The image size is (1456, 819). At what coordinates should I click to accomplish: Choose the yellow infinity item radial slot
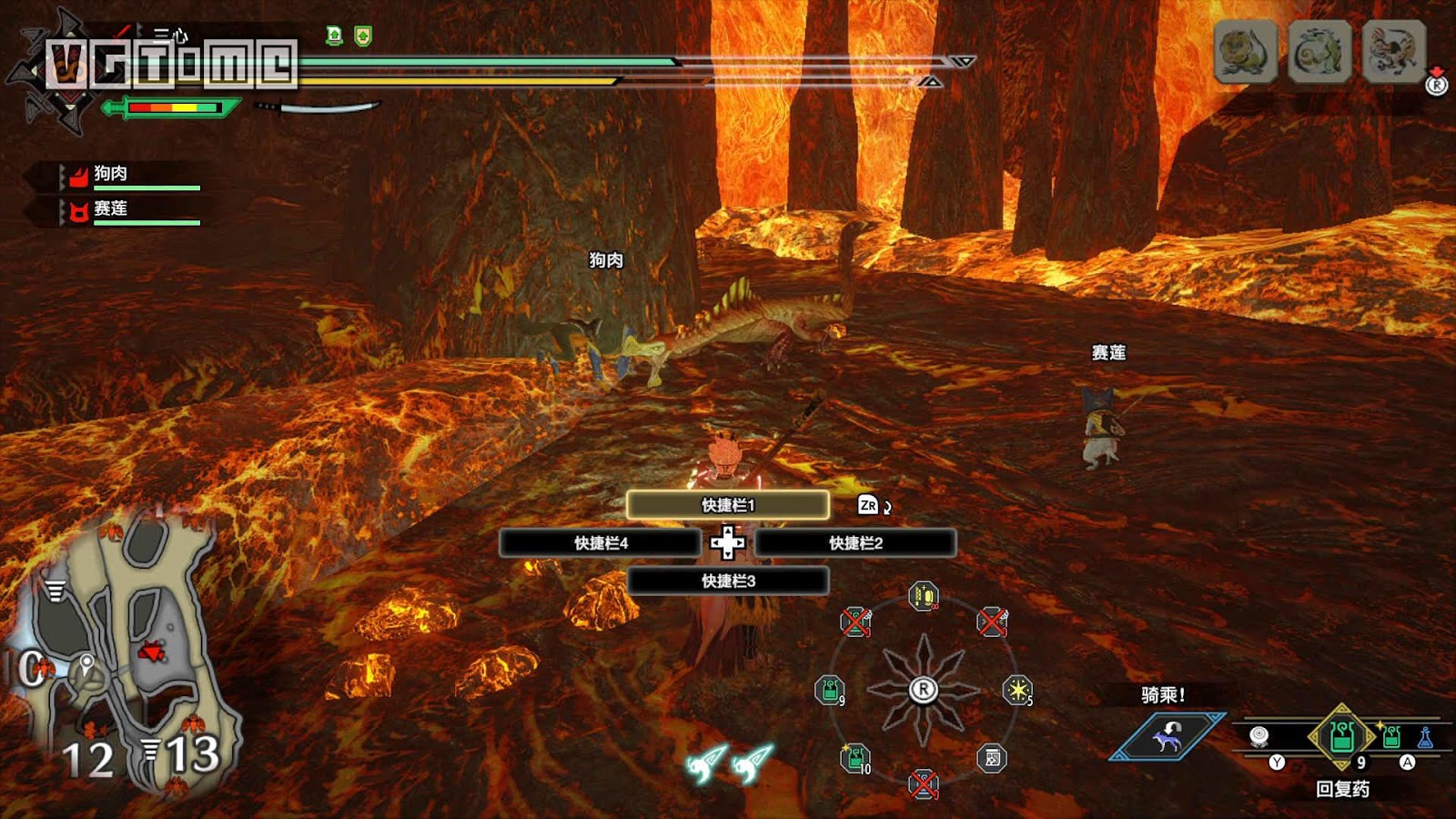(x=923, y=597)
